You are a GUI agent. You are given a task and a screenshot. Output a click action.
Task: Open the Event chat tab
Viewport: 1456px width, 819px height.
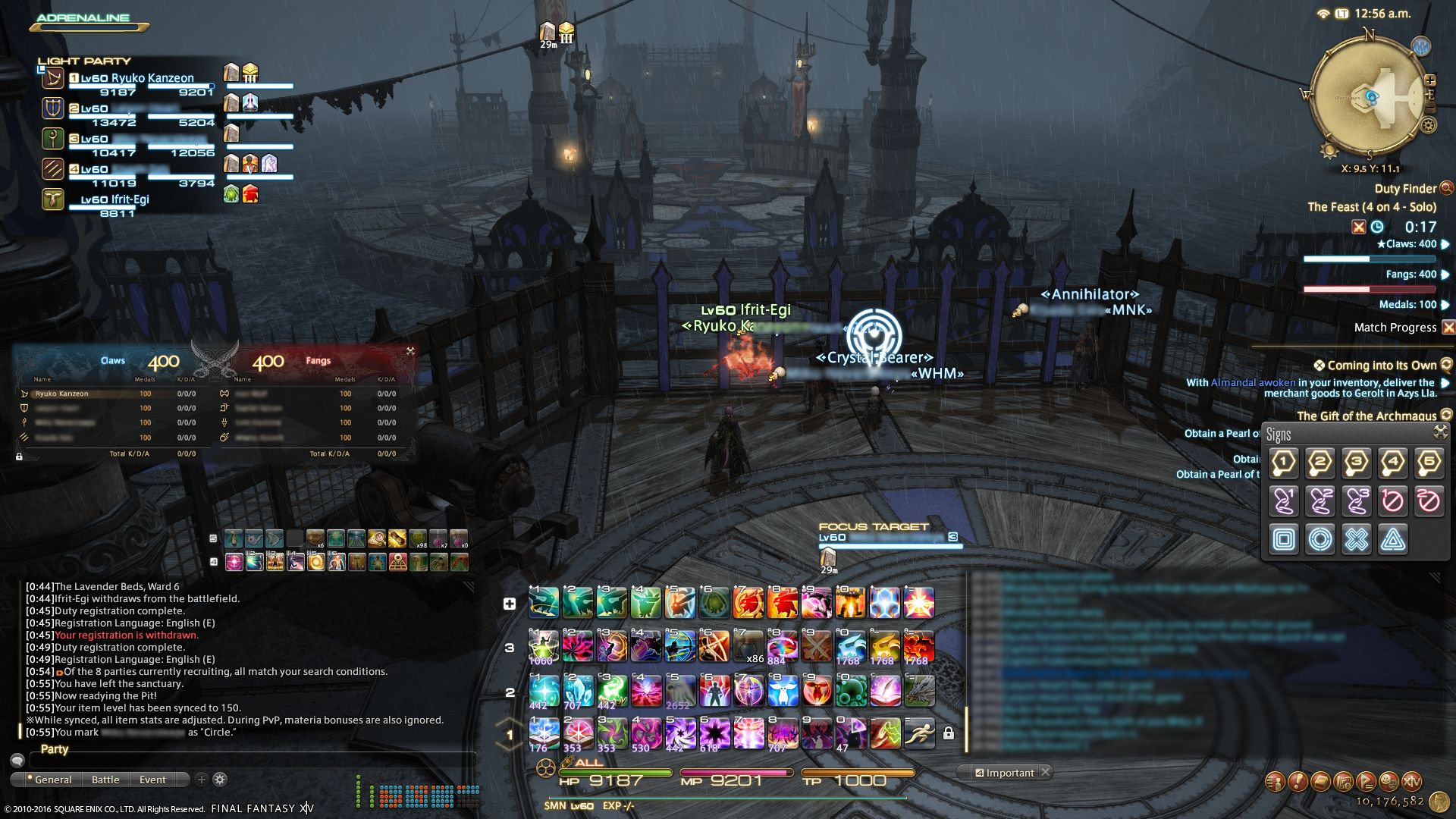tap(152, 780)
